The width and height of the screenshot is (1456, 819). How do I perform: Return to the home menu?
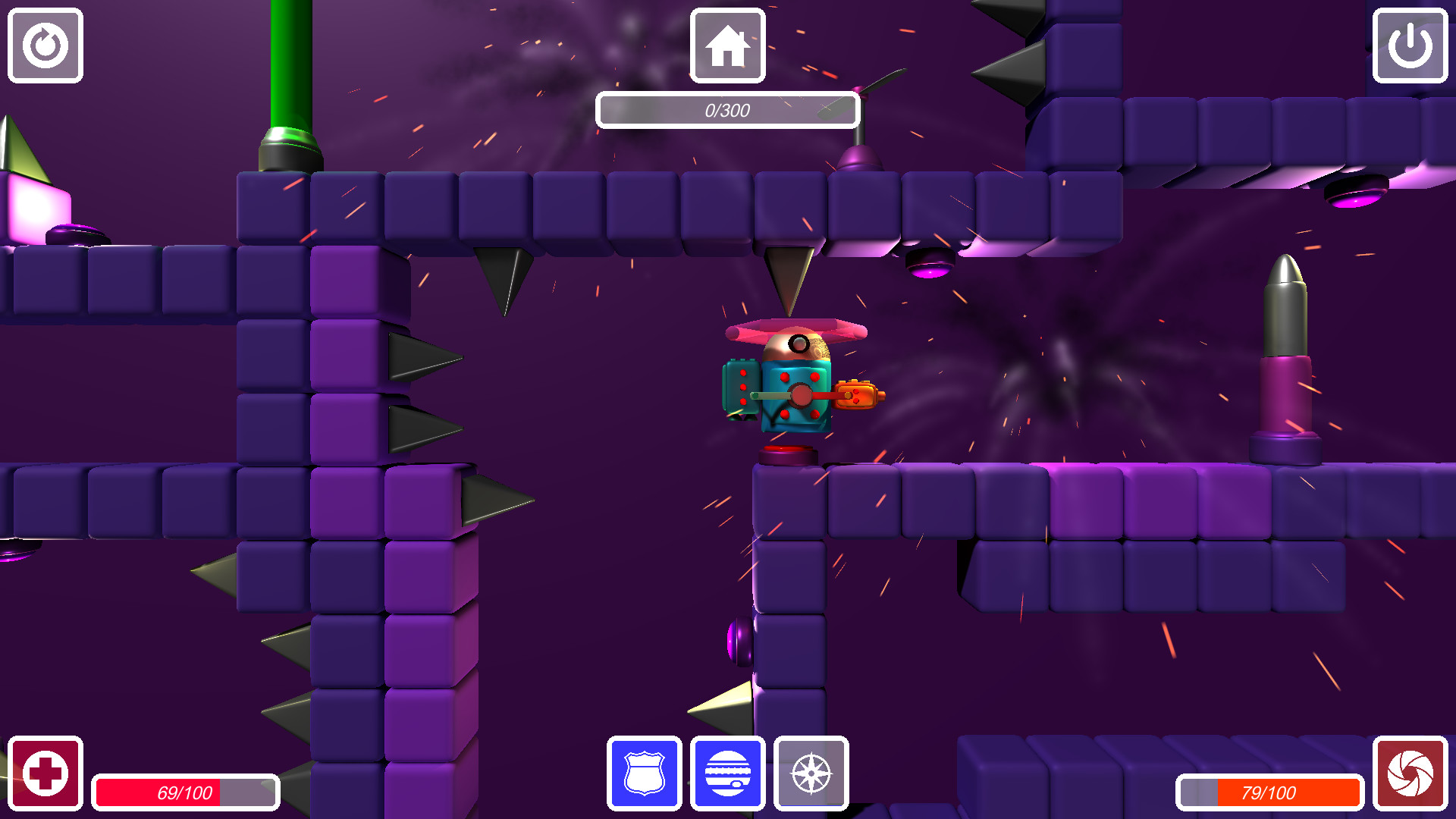tap(726, 45)
